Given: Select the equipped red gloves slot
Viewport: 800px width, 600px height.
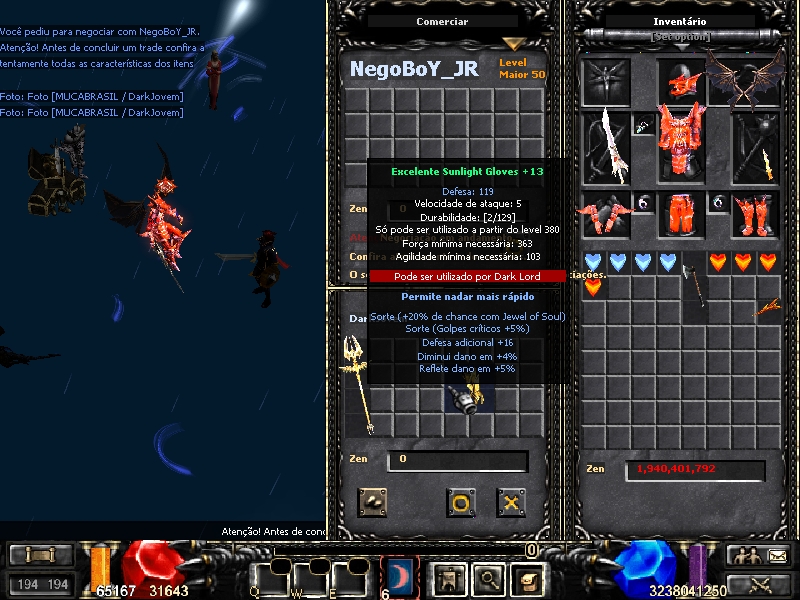Looking at the screenshot, I should [x=607, y=215].
